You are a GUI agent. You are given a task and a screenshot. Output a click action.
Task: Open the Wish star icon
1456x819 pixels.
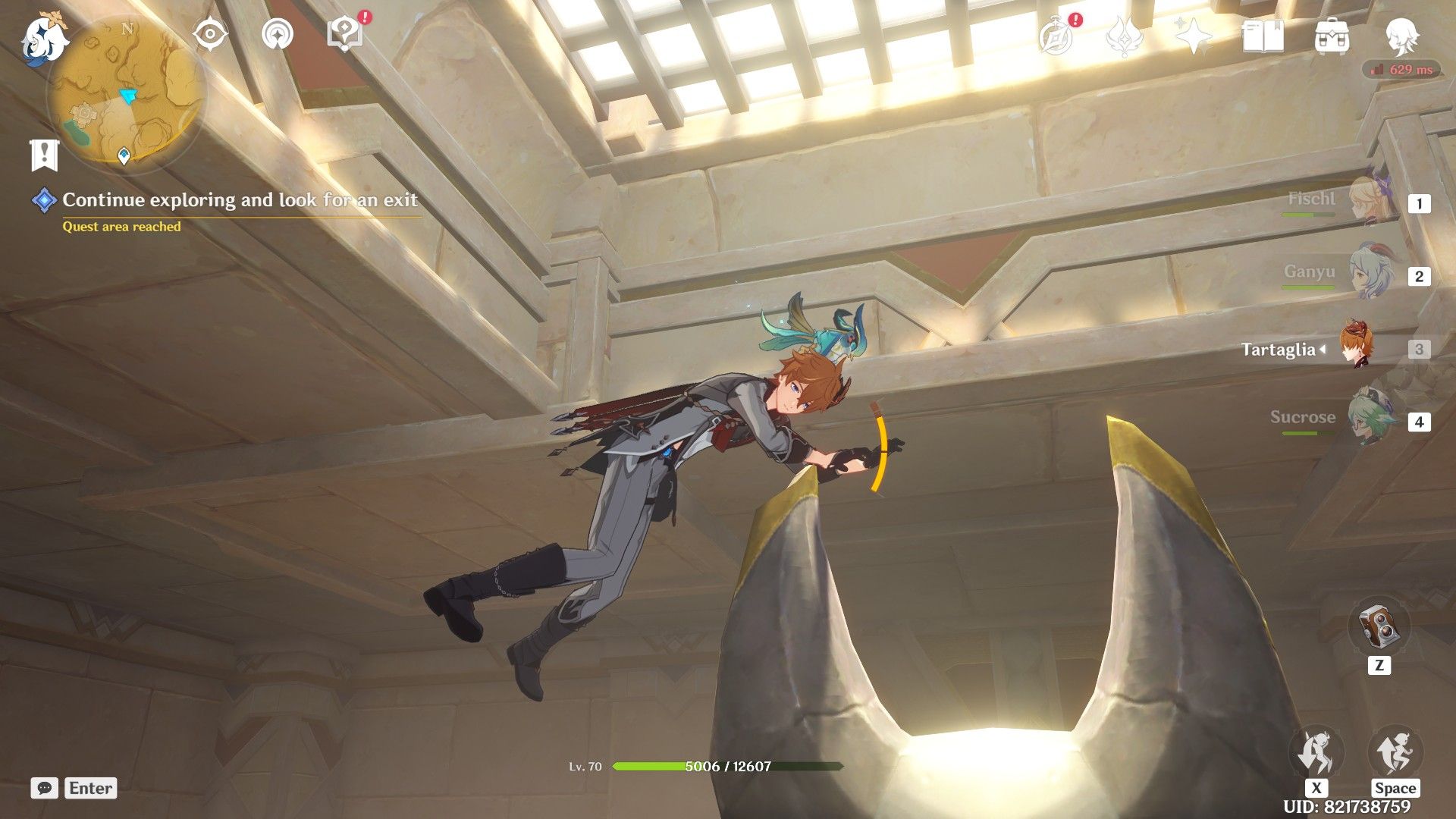click(1193, 36)
